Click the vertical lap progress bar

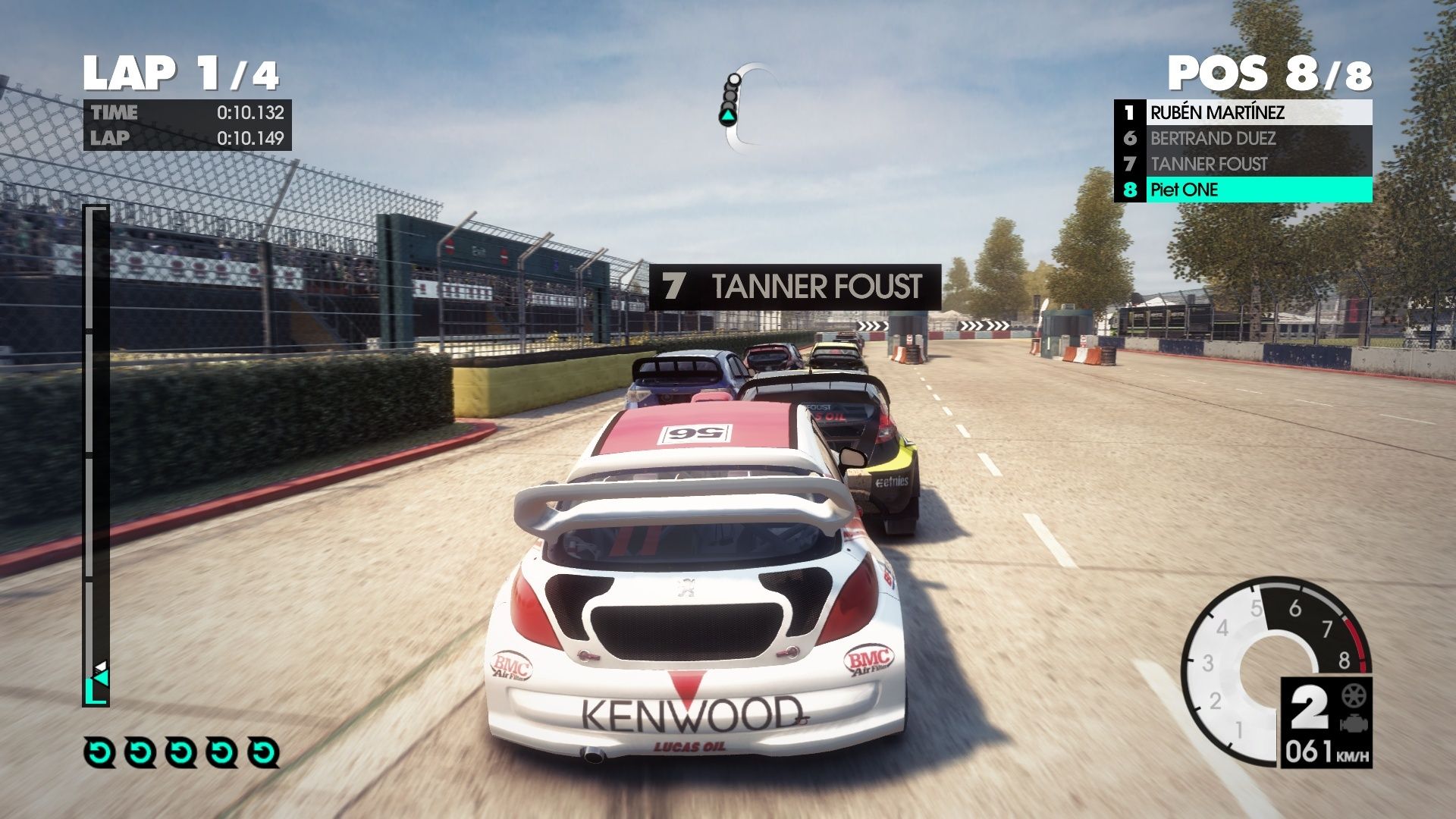[96, 455]
